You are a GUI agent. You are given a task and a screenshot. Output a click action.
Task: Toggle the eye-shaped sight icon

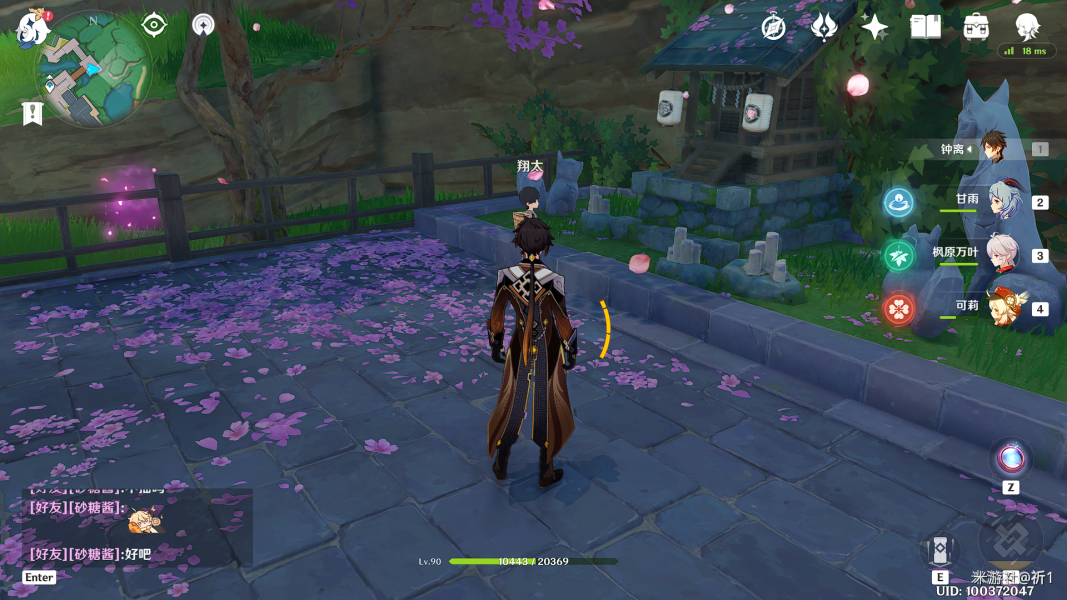coord(154,25)
